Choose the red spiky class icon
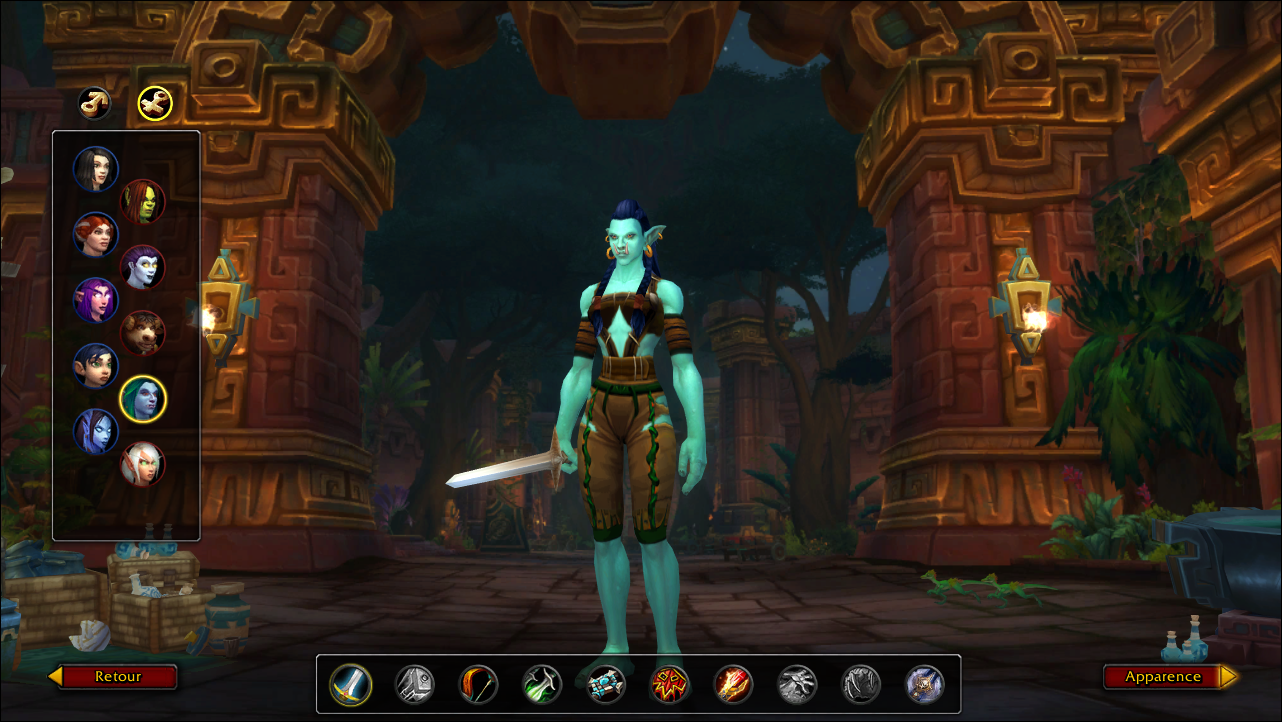 click(x=670, y=685)
